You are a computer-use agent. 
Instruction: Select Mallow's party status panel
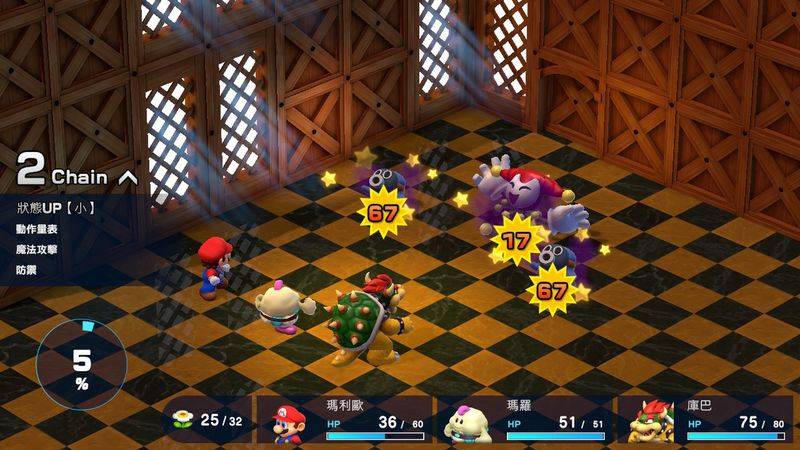[x=525, y=421]
